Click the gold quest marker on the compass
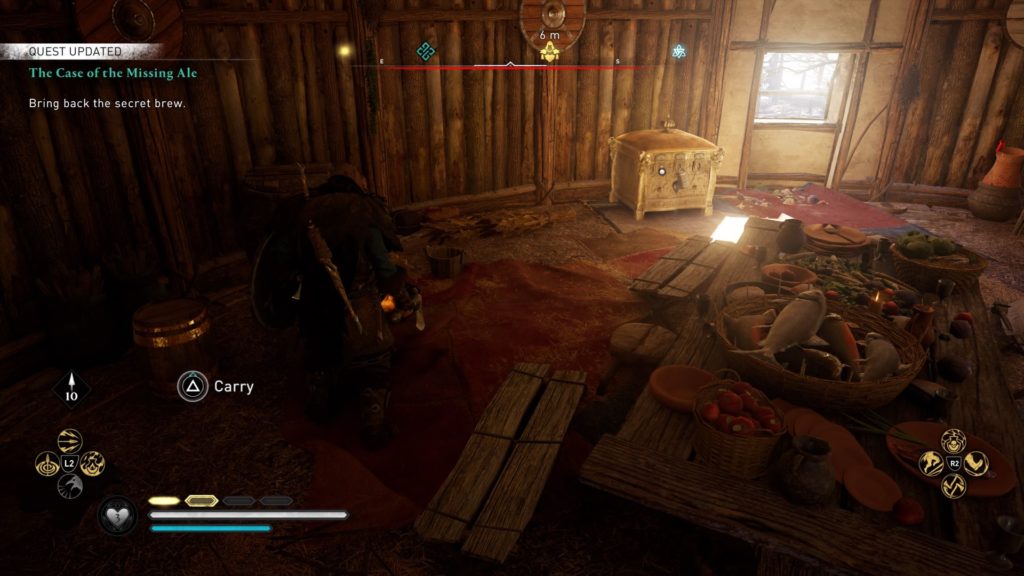The height and width of the screenshot is (576, 1024). pyautogui.click(x=549, y=54)
